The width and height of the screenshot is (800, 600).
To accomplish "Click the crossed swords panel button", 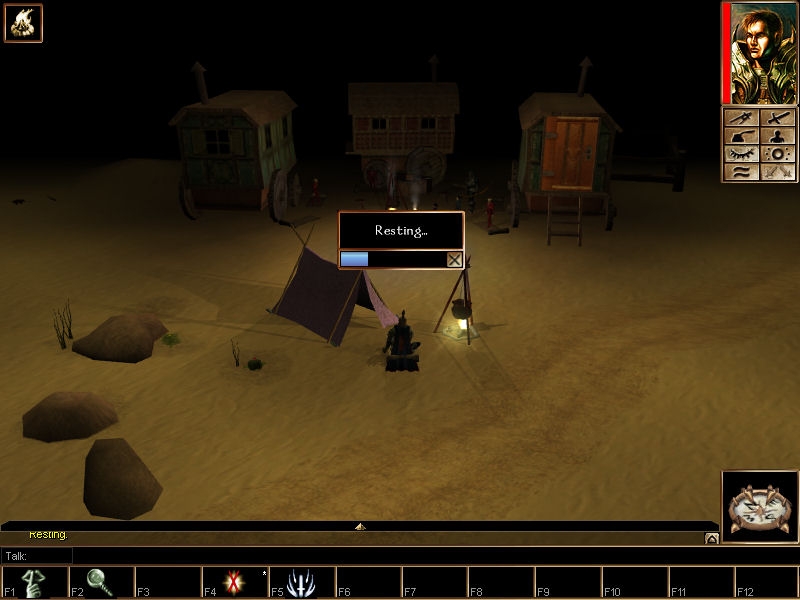I will tap(778, 172).
